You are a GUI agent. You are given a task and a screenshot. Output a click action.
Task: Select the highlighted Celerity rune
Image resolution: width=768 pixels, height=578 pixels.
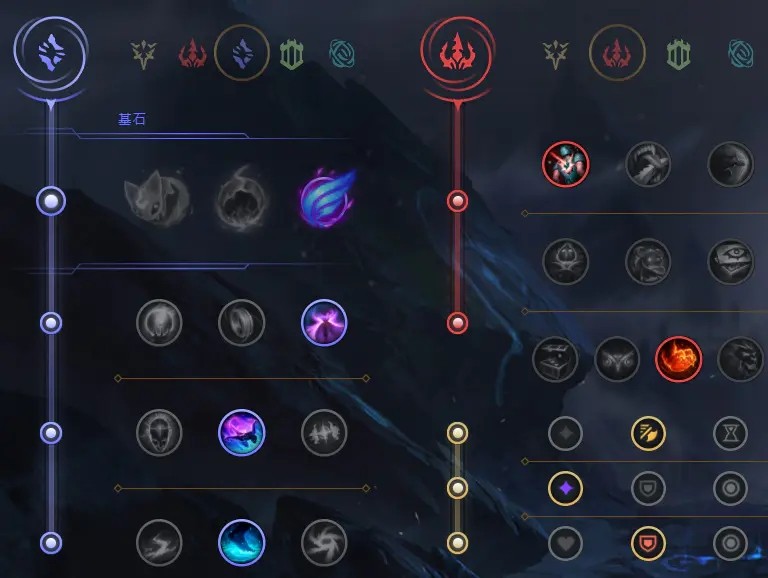(241, 433)
